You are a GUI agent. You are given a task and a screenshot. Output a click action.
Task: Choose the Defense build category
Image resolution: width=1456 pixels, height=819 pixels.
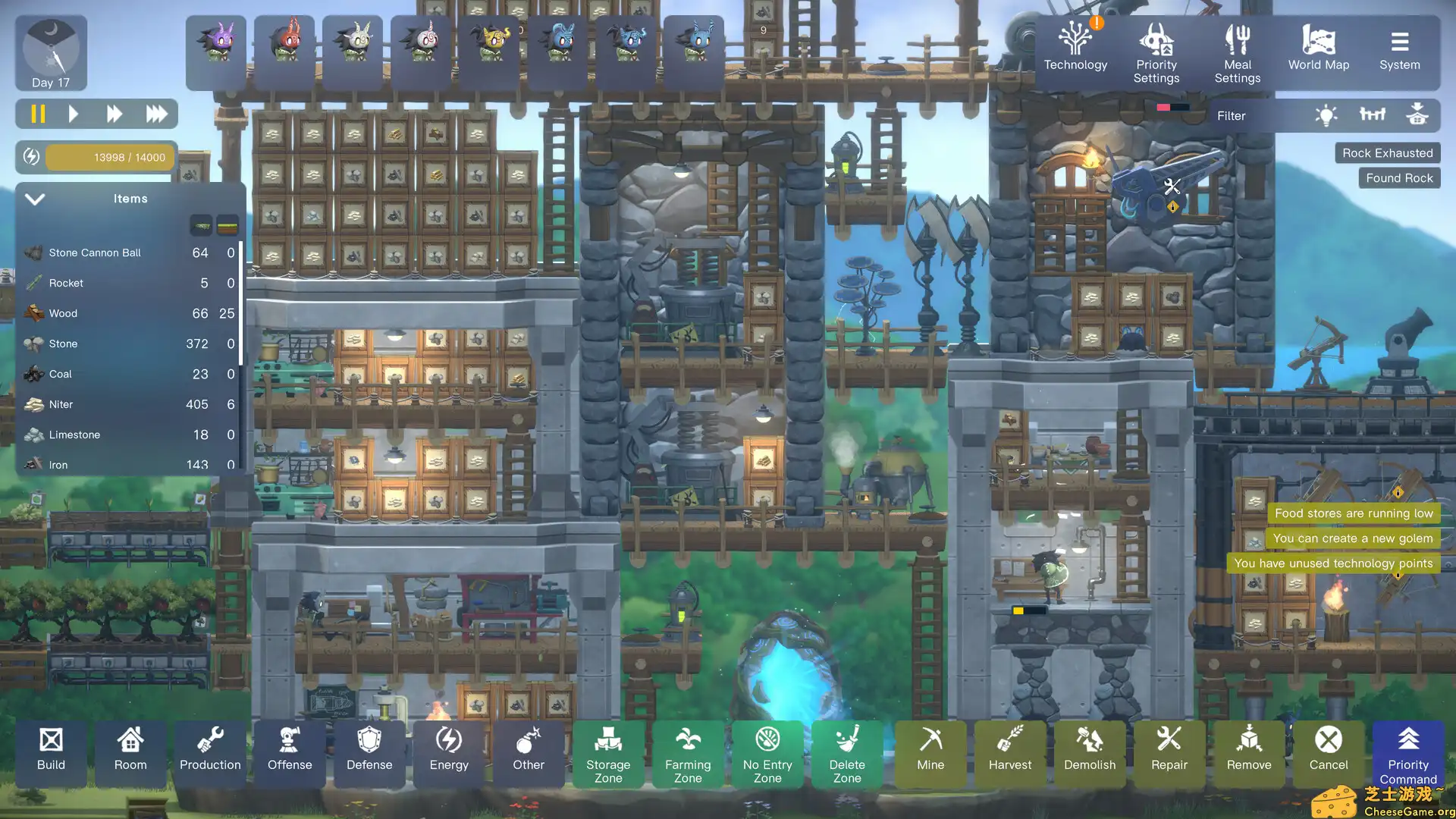tap(369, 750)
